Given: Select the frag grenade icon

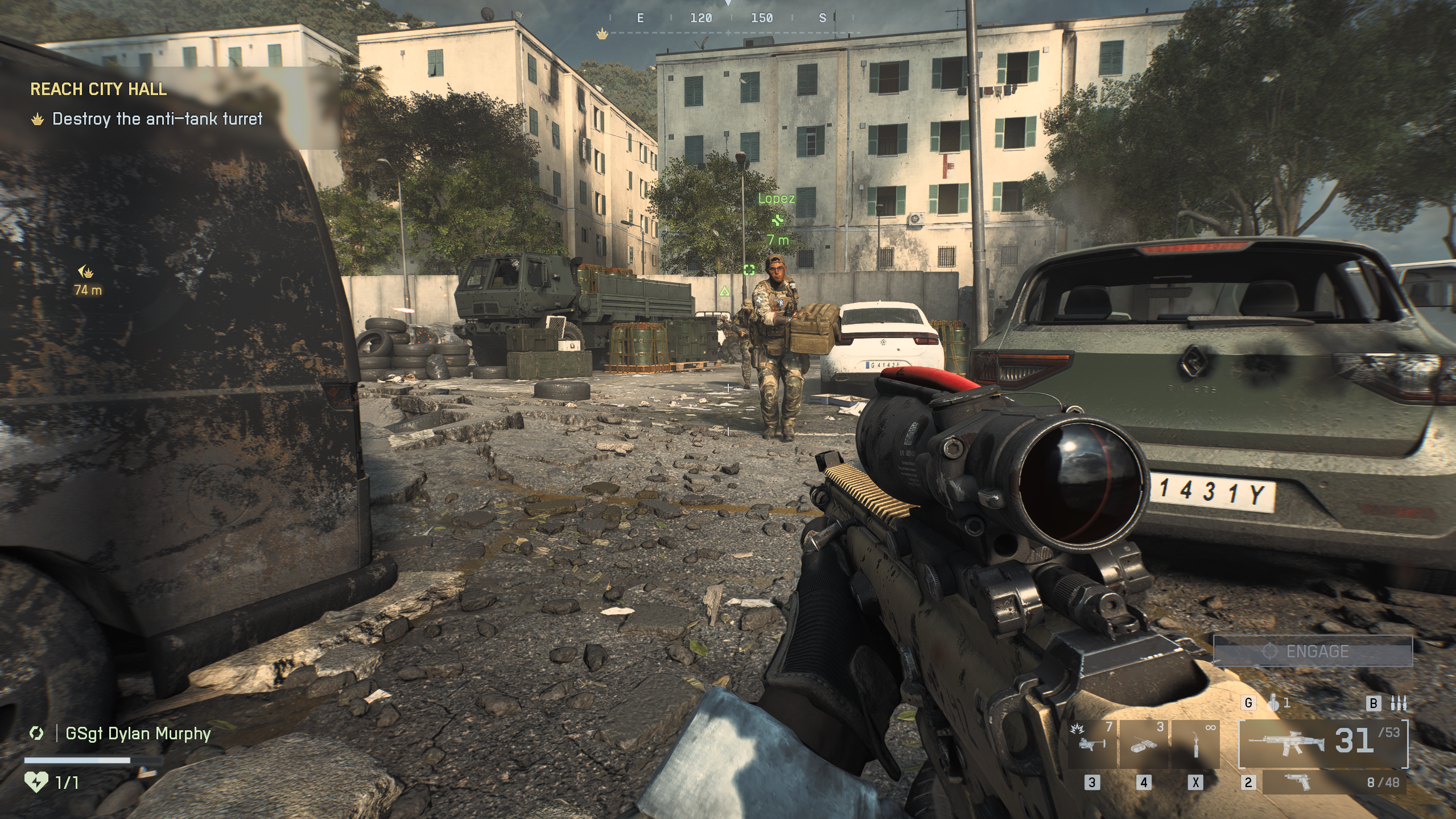Looking at the screenshot, I should (1274, 703).
